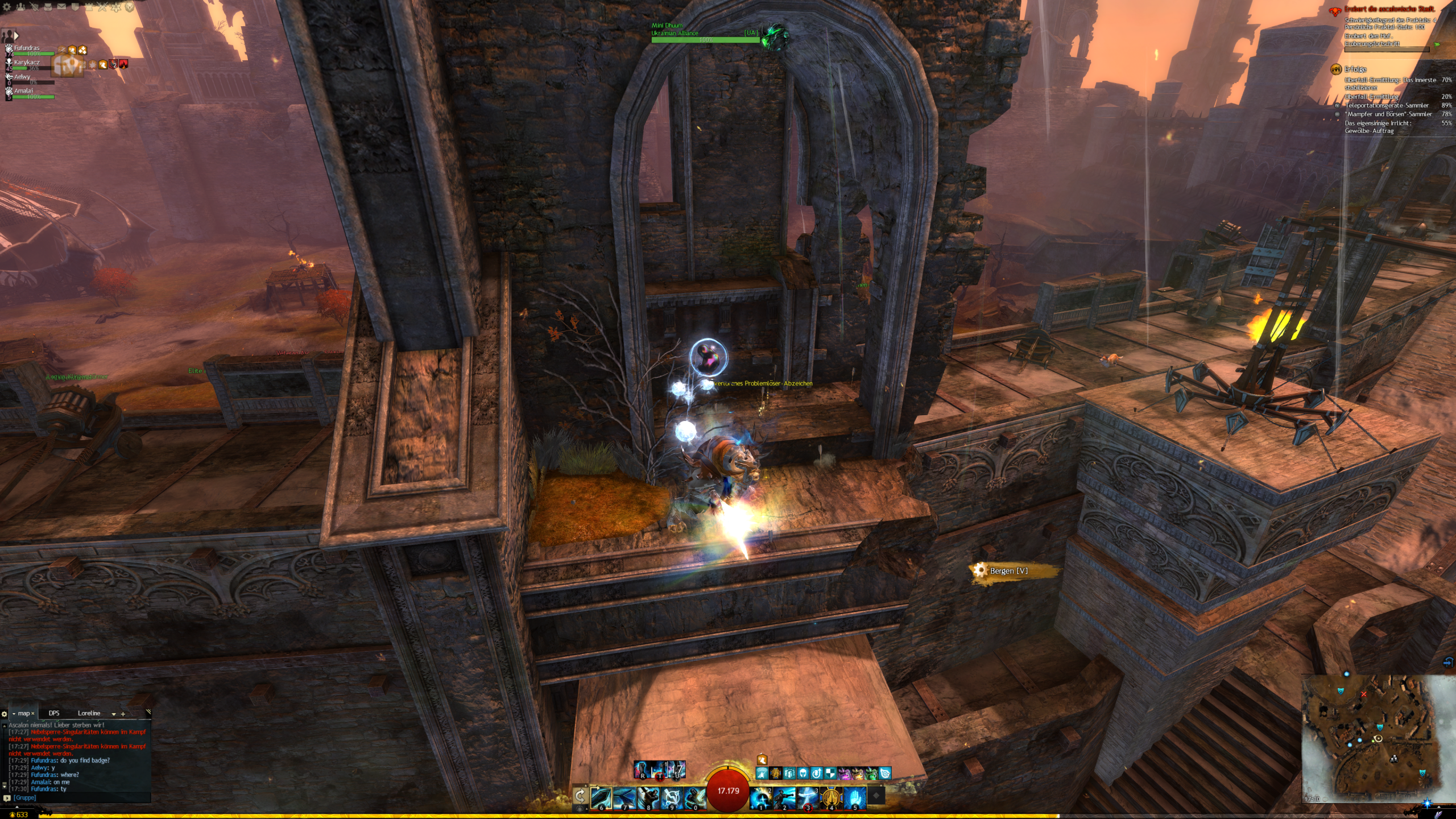Activate the golden sun emblem utility skill
The height and width of the screenshot is (819, 1456).
click(x=831, y=798)
